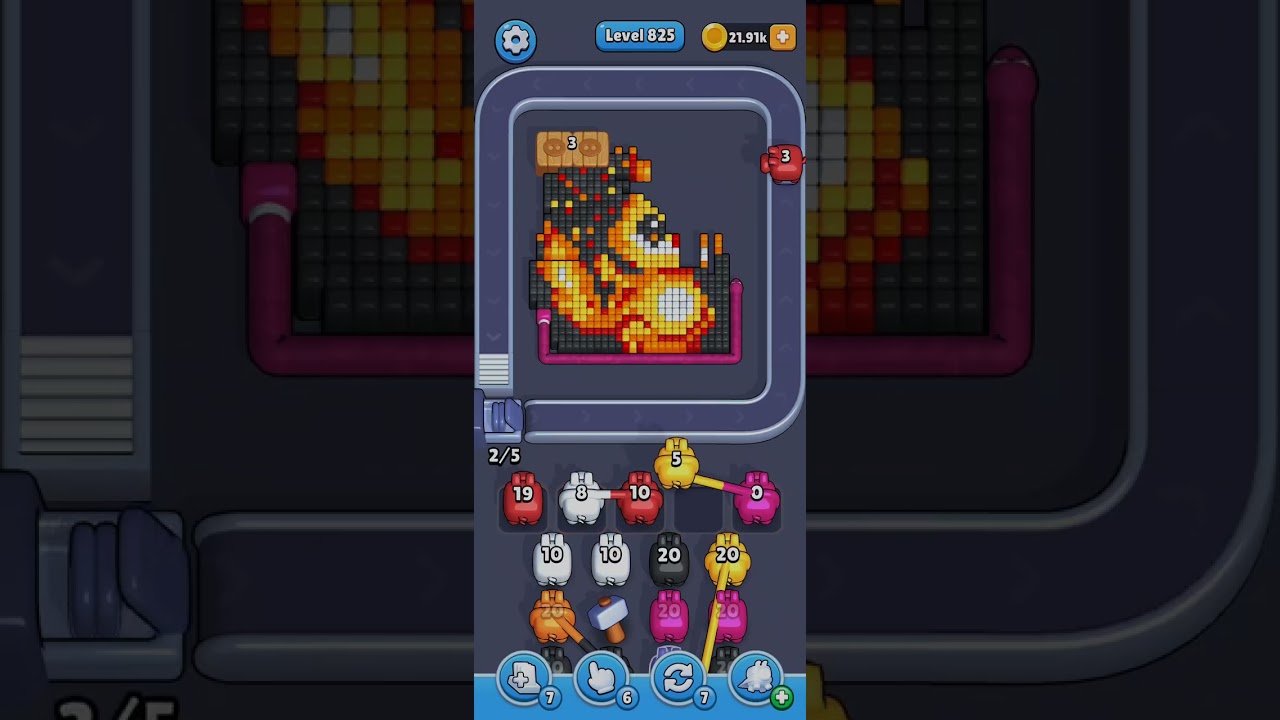Use the shuffle arrows booster
The width and height of the screenshot is (1280, 720).
(x=678, y=680)
